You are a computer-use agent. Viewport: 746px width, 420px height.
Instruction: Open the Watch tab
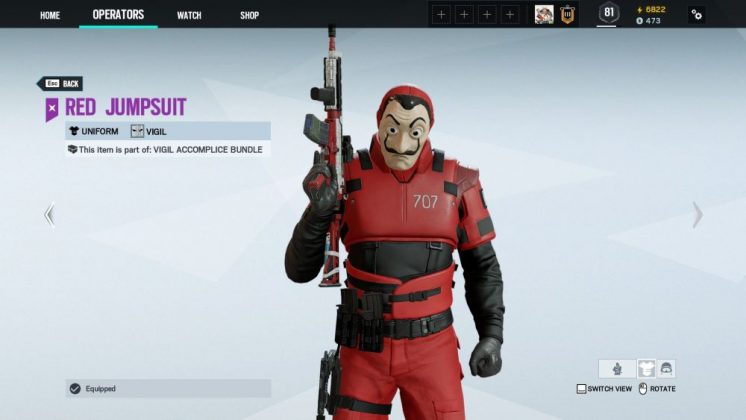[x=189, y=15]
